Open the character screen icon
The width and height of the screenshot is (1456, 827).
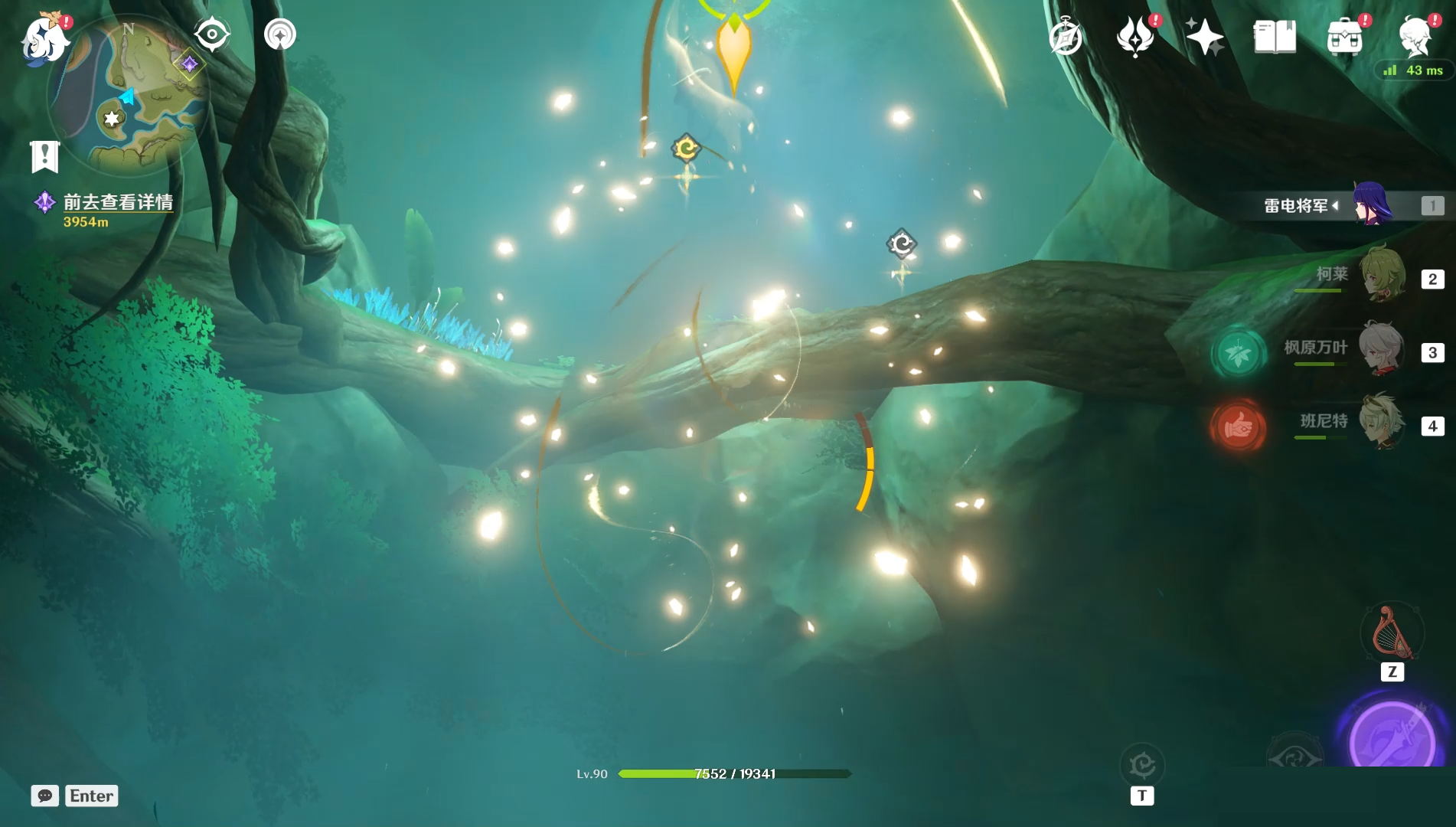pos(1414,37)
